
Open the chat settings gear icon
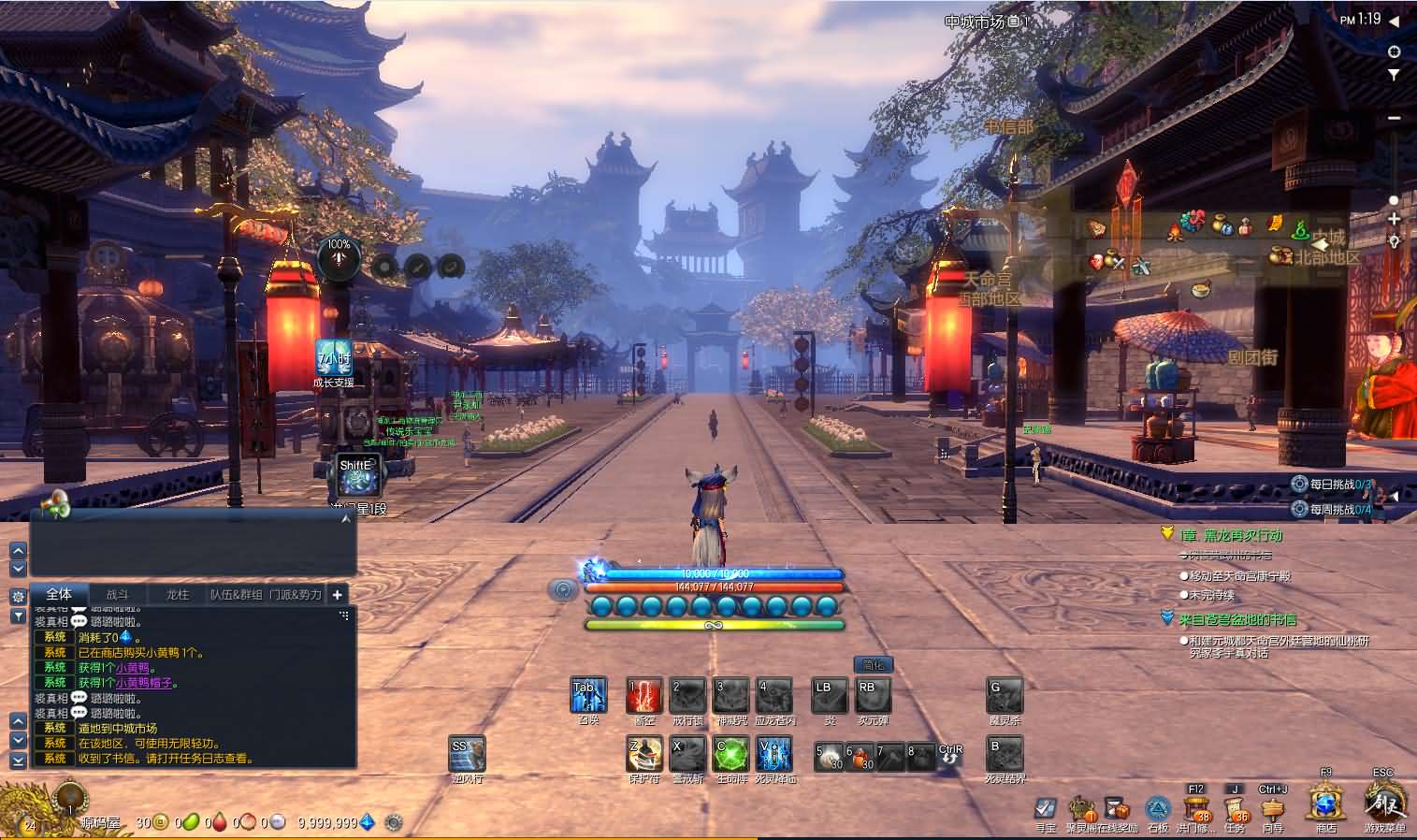tap(17, 596)
